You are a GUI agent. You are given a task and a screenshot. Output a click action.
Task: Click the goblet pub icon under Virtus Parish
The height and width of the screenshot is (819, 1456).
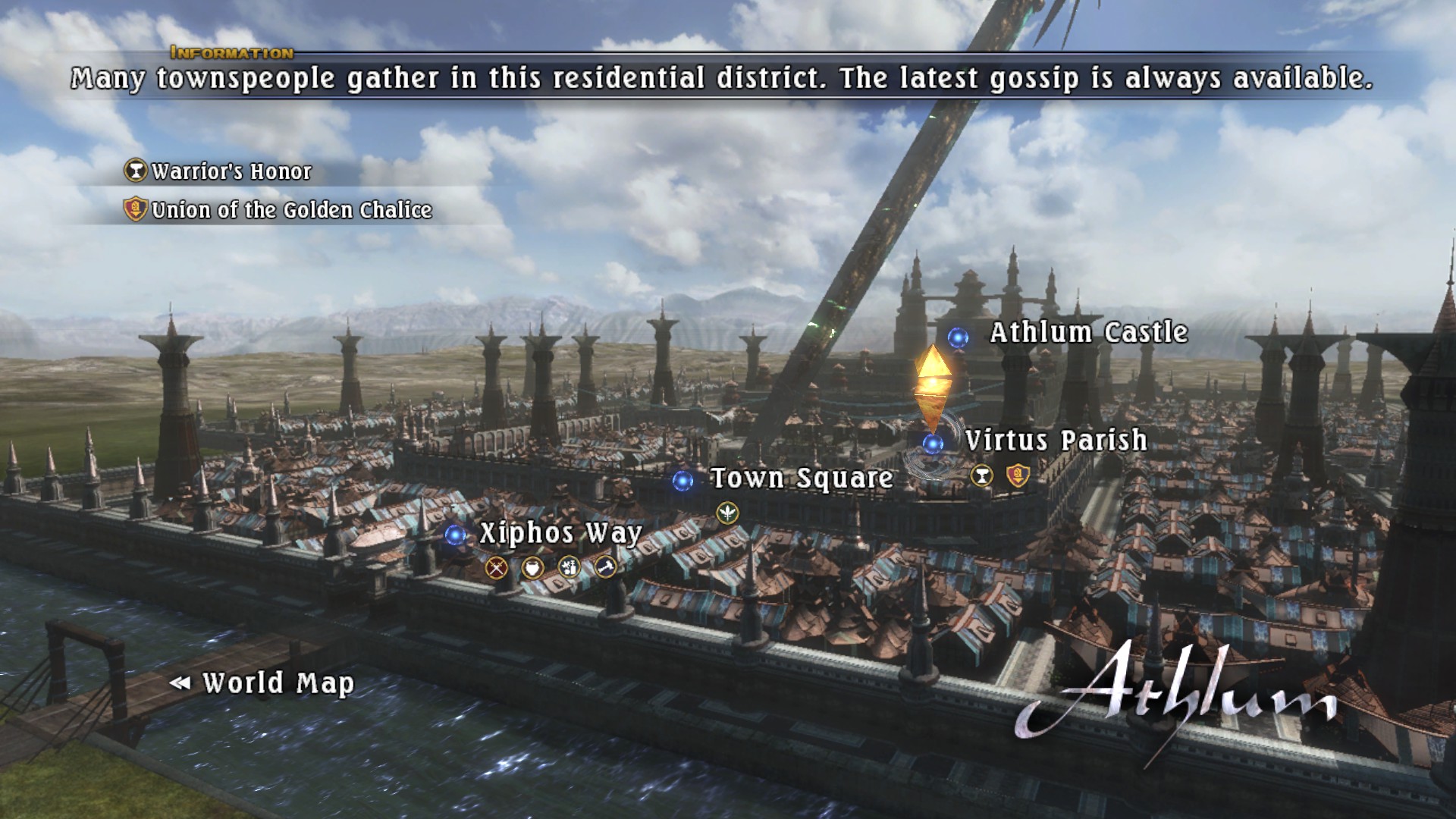[x=982, y=476]
